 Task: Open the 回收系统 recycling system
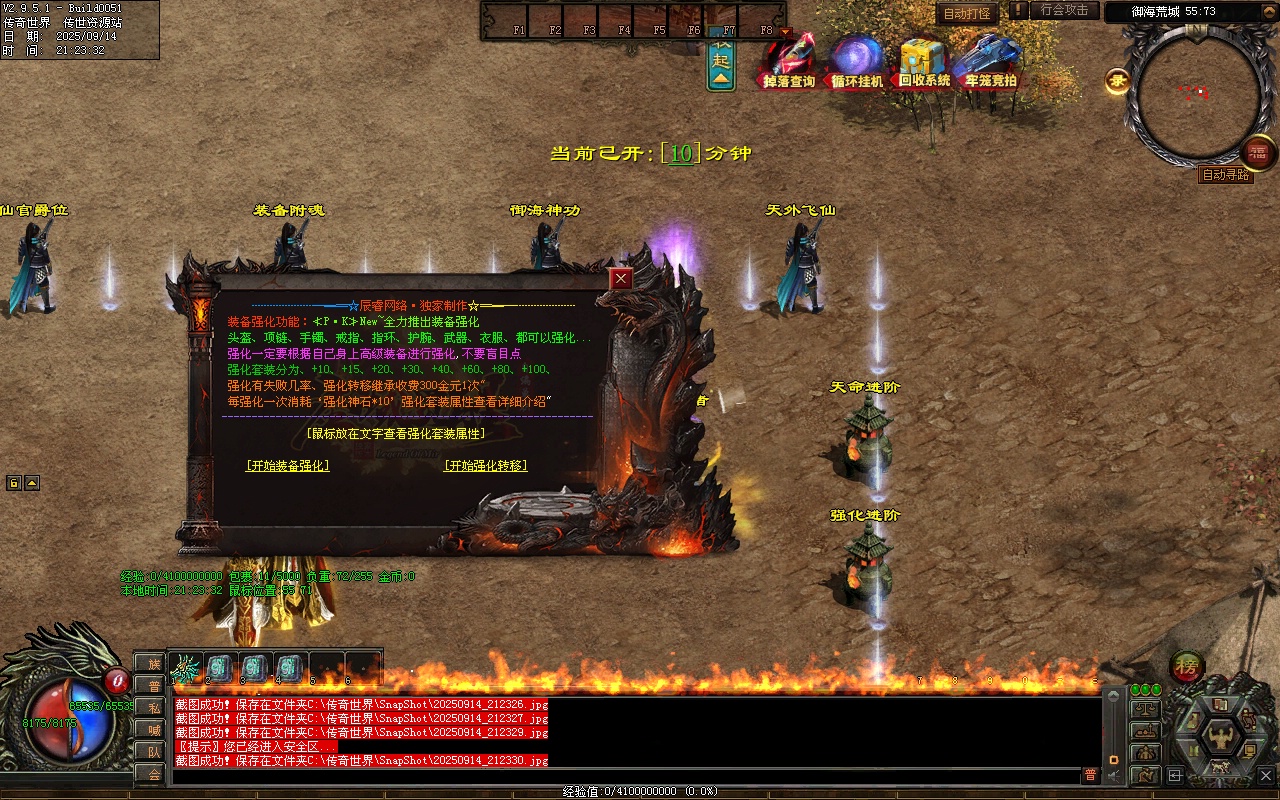point(924,63)
